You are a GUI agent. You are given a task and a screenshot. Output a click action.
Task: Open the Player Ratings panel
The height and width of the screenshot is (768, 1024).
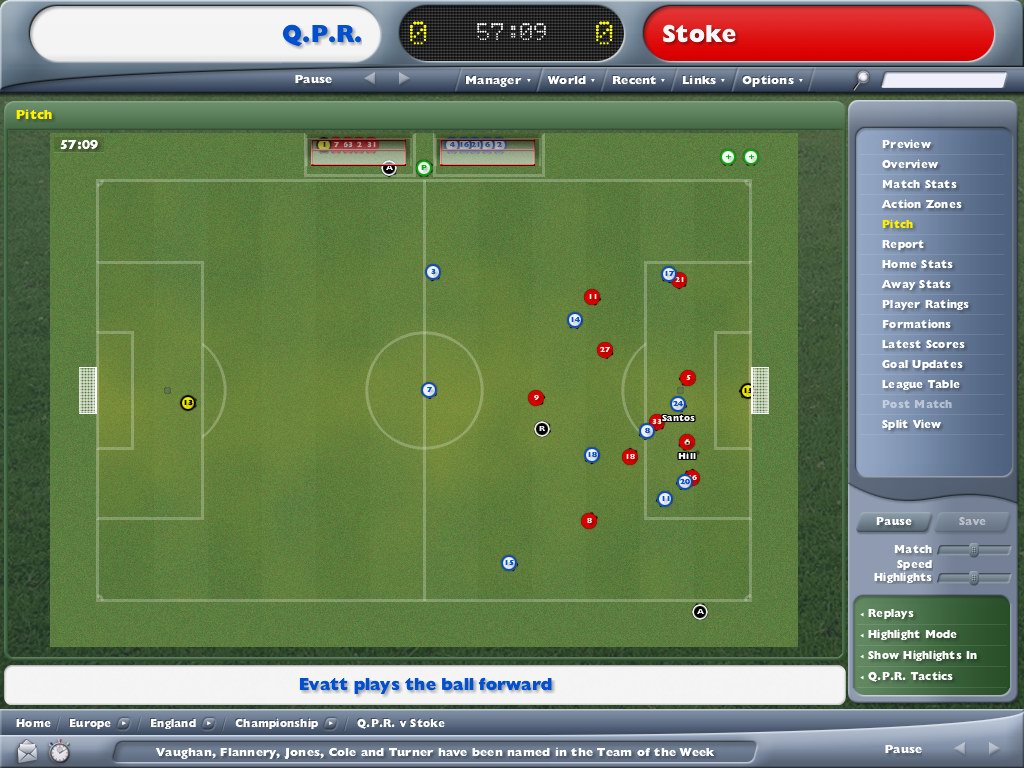(x=925, y=304)
